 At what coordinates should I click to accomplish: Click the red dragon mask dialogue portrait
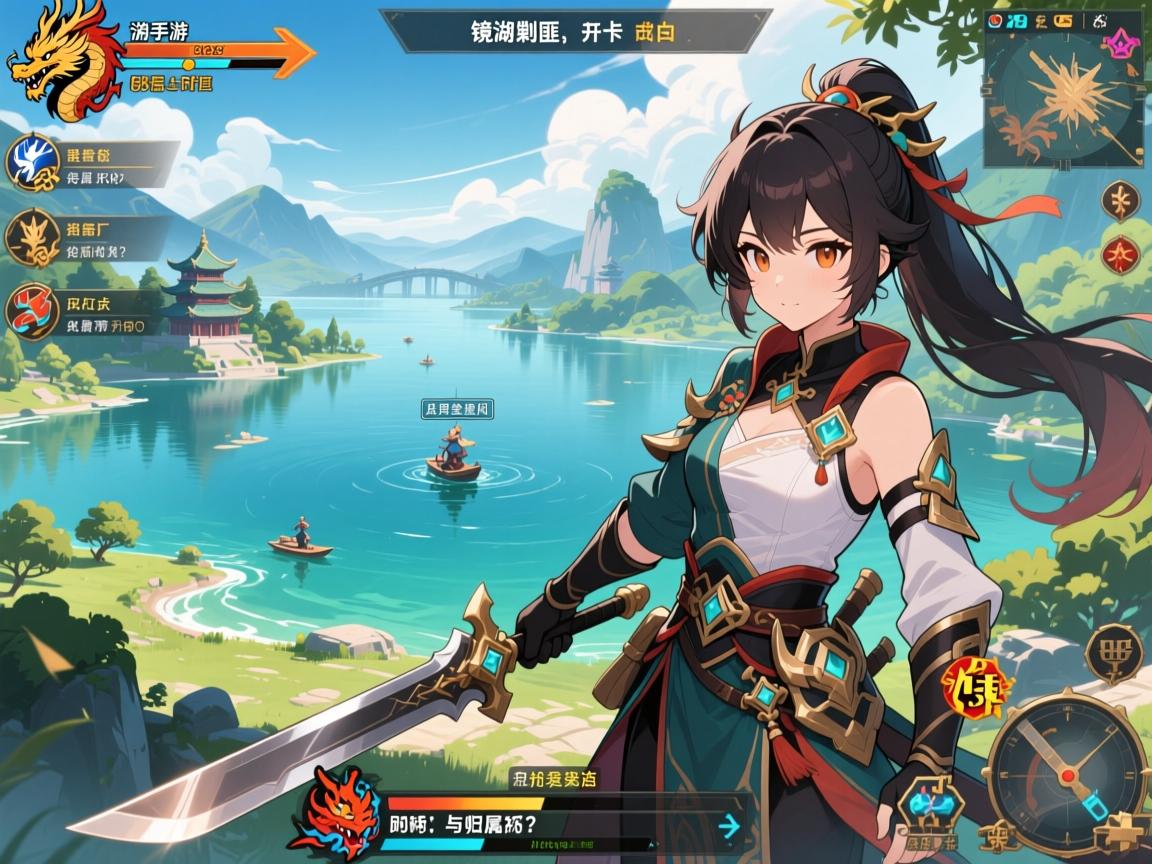coord(346,810)
